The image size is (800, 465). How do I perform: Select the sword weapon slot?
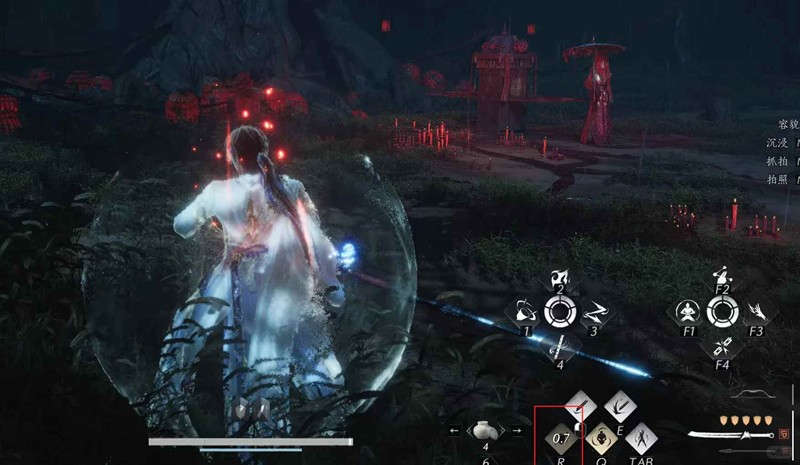(730, 435)
